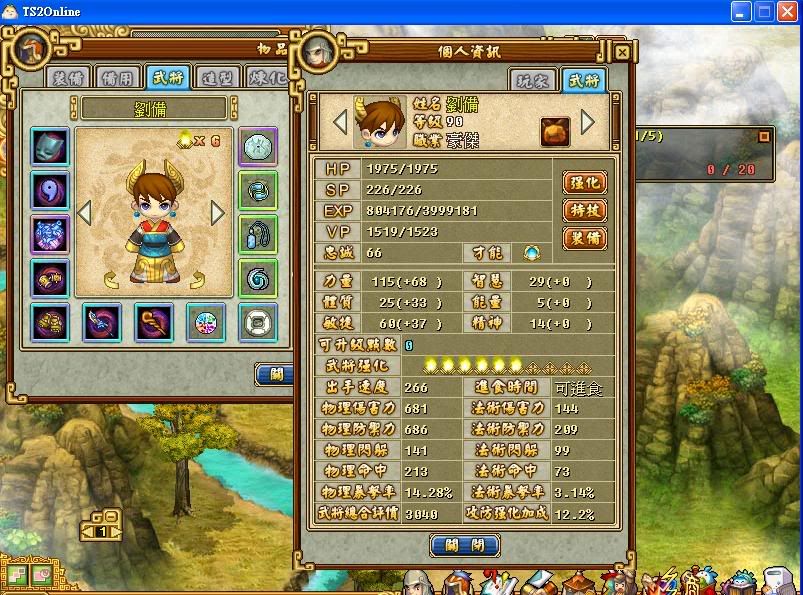Select the golden boots equipment slot
The width and height of the screenshot is (803, 595).
50,321
